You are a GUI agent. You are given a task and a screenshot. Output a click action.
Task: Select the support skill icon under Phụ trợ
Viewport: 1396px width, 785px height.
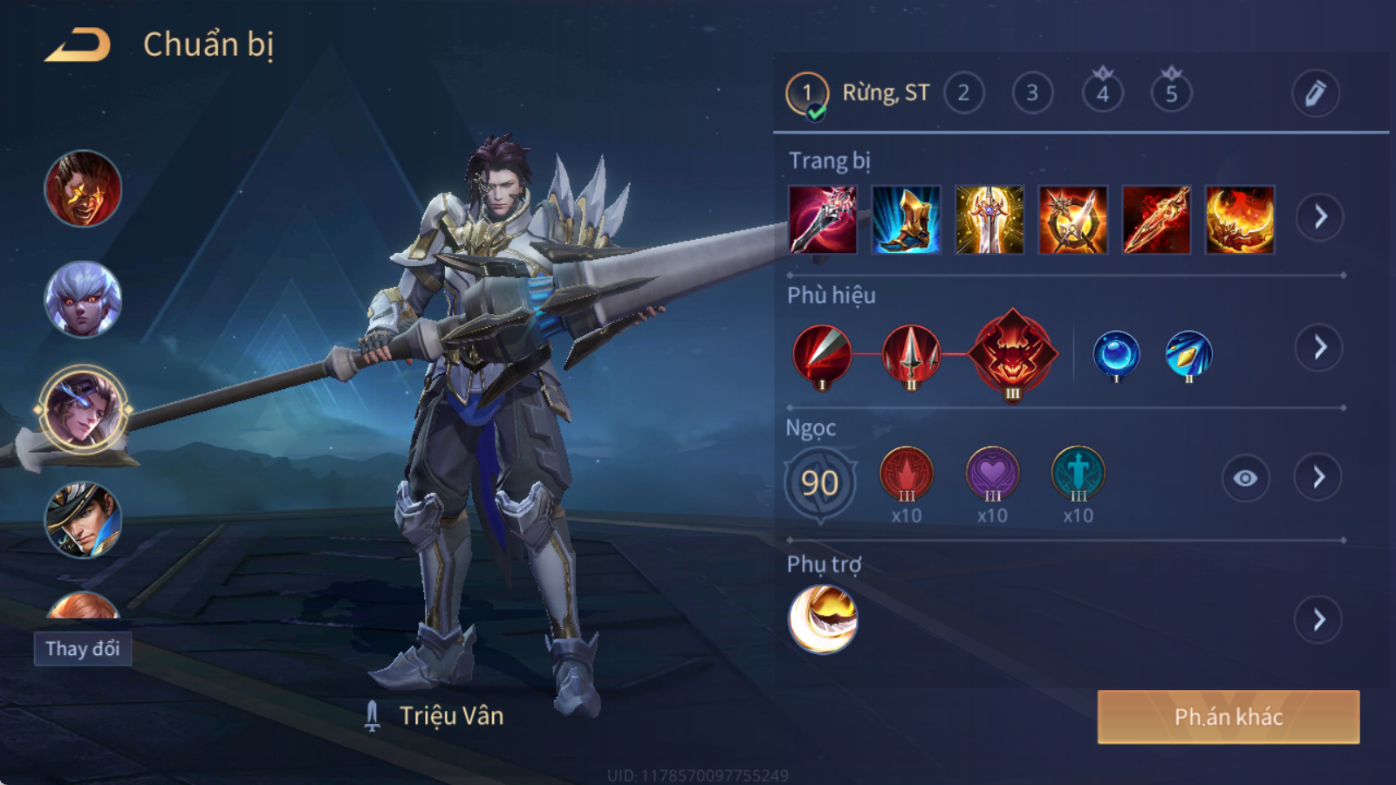(x=823, y=620)
